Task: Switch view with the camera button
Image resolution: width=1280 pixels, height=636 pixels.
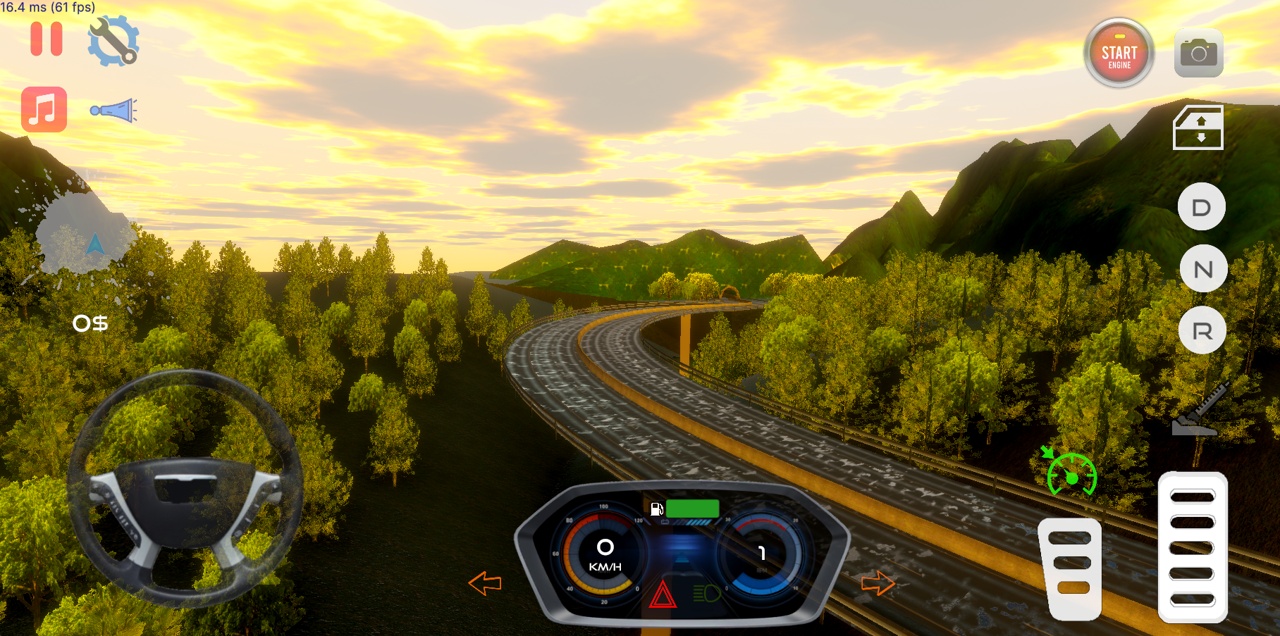Action: point(1198,53)
